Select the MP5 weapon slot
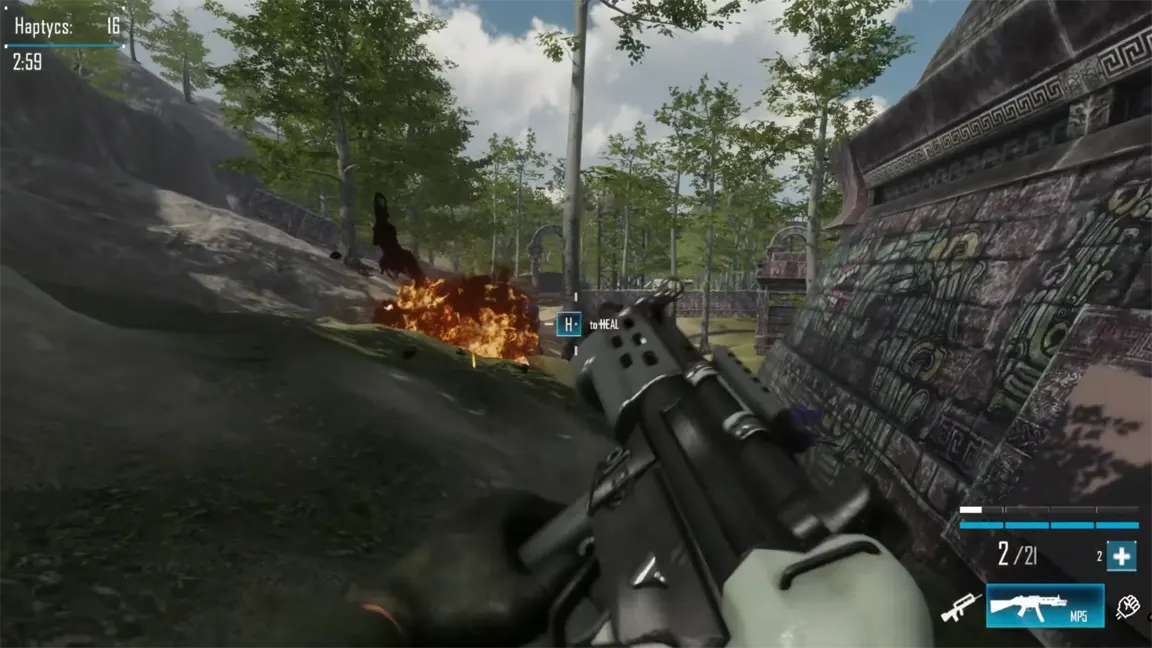Viewport: 1152px width, 648px height. [1045, 606]
